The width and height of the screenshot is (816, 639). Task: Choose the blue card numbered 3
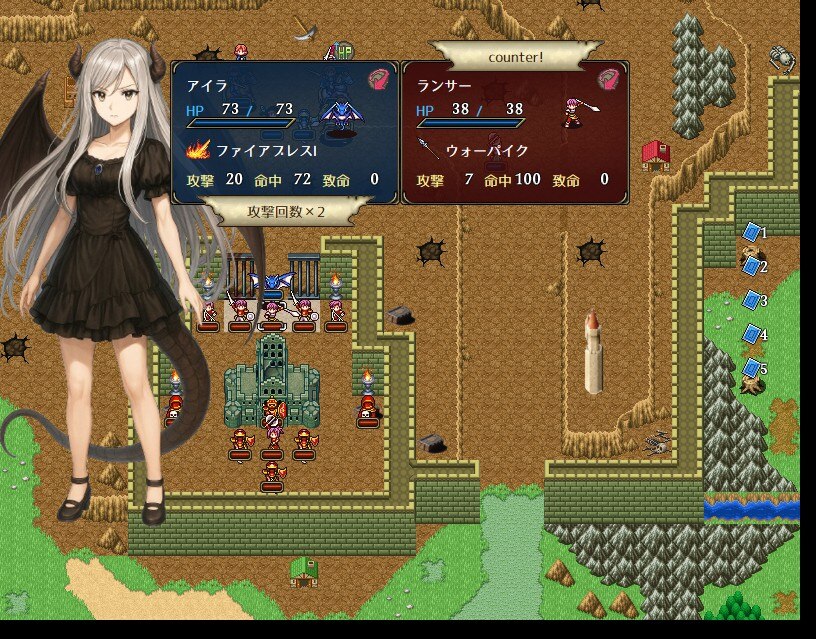[x=753, y=300]
